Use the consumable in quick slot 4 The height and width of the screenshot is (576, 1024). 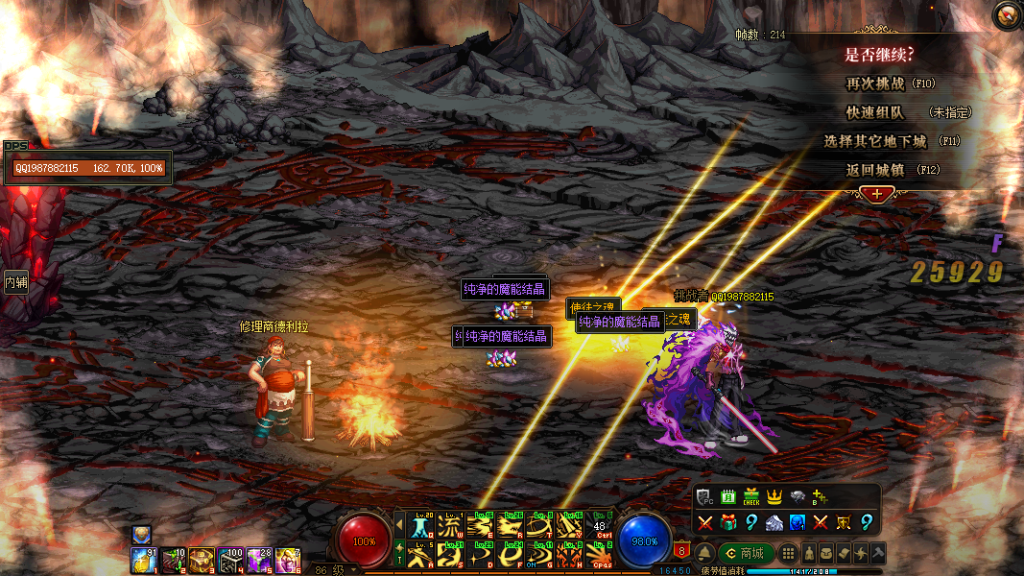pyautogui.click(x=232, y=560)
